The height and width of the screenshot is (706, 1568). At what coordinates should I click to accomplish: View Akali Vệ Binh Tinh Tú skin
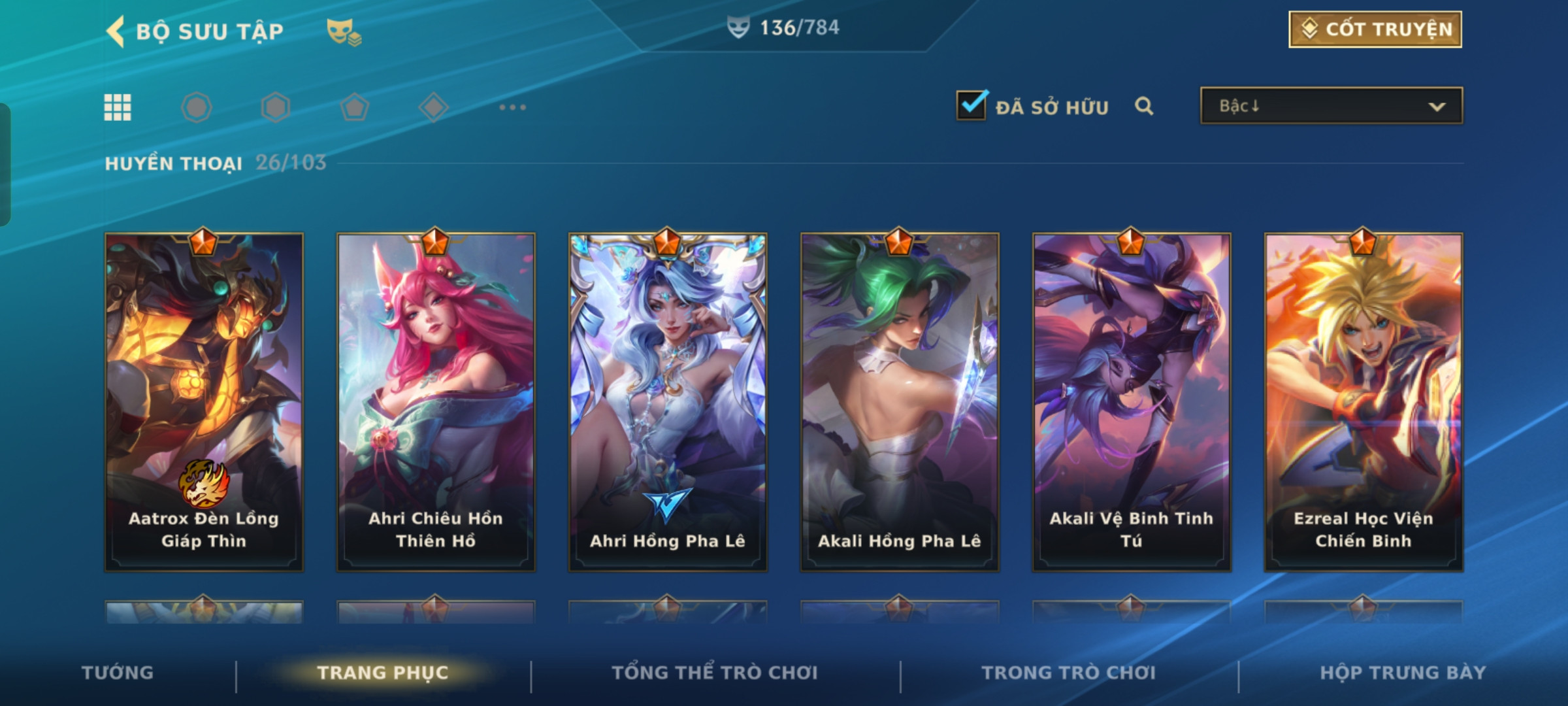click(x=1132, y=401)
